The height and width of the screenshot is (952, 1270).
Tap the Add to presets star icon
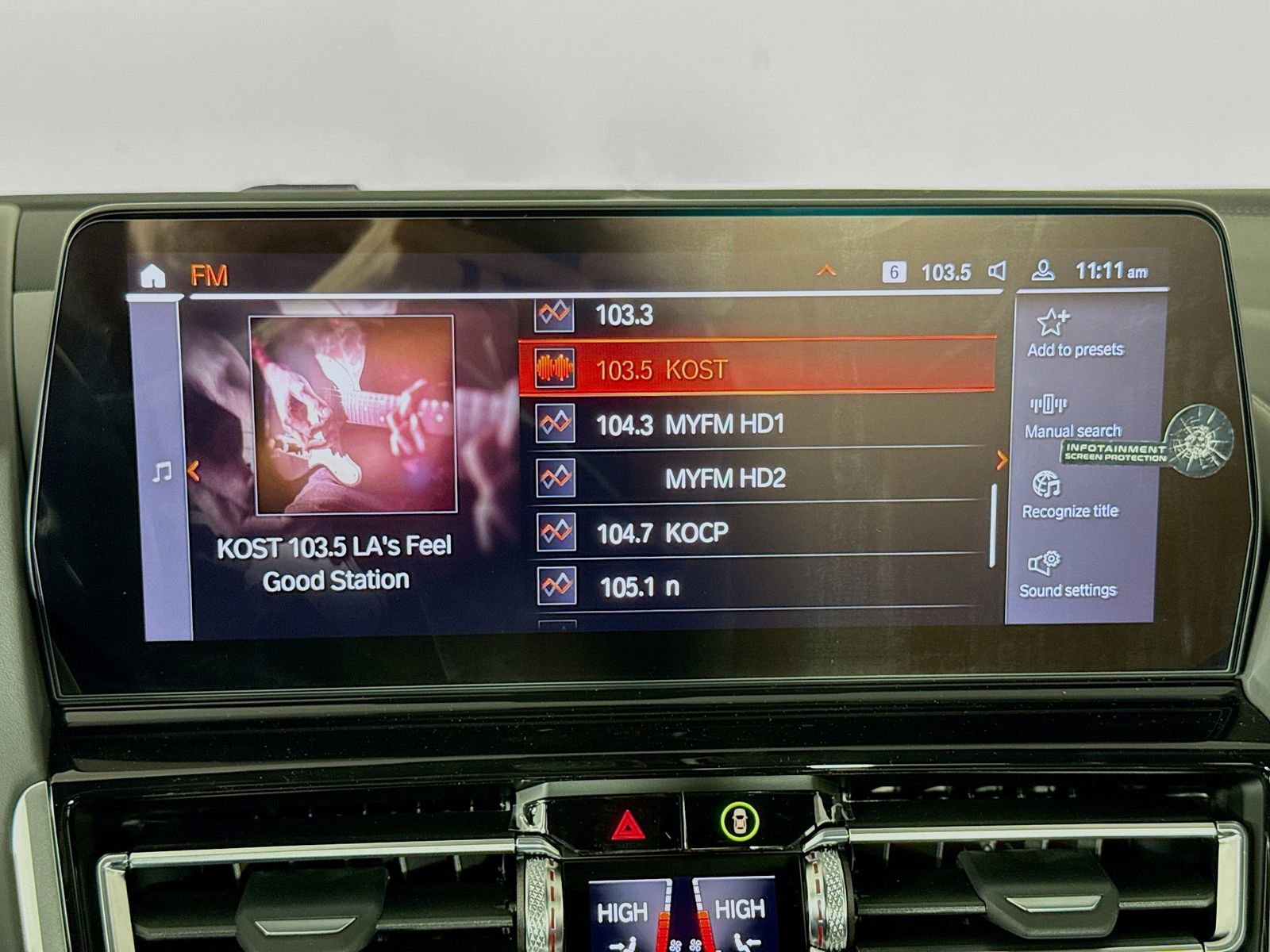(1053, 323)
